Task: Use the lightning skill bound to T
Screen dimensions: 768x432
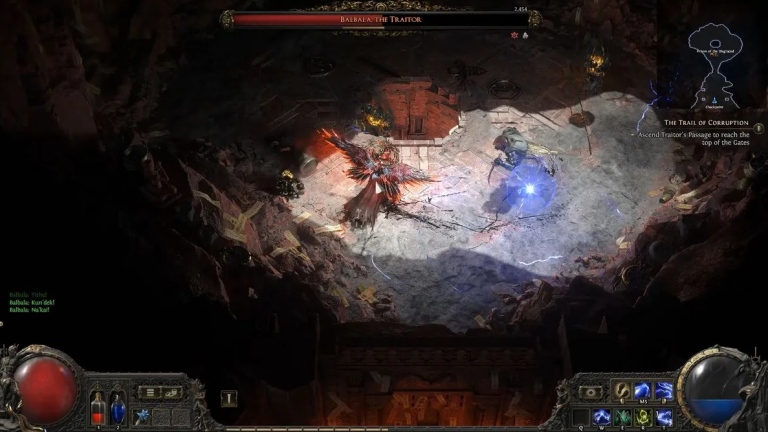Action: [663, 416]
